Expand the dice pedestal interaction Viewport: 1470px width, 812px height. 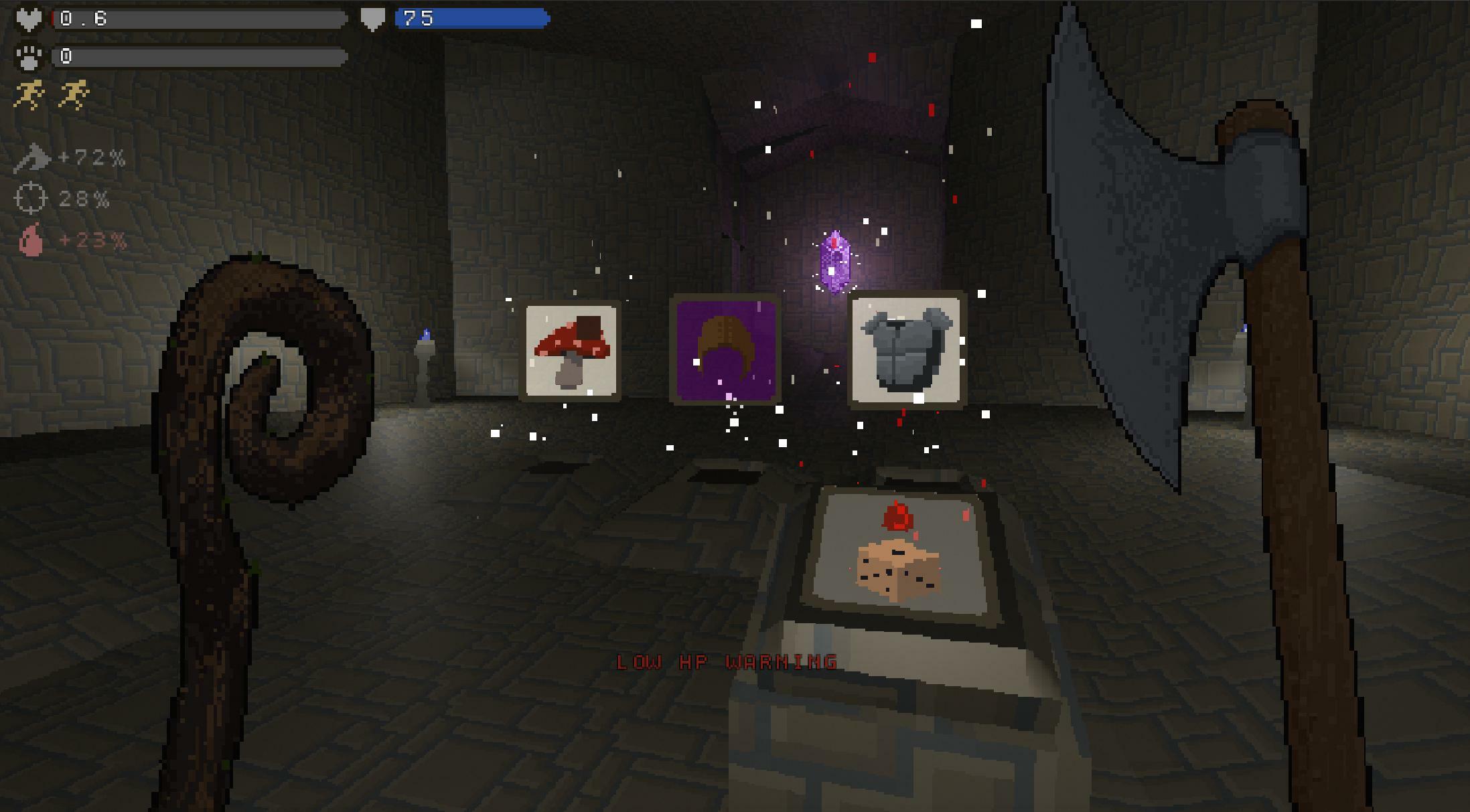[x=897, y=576]
